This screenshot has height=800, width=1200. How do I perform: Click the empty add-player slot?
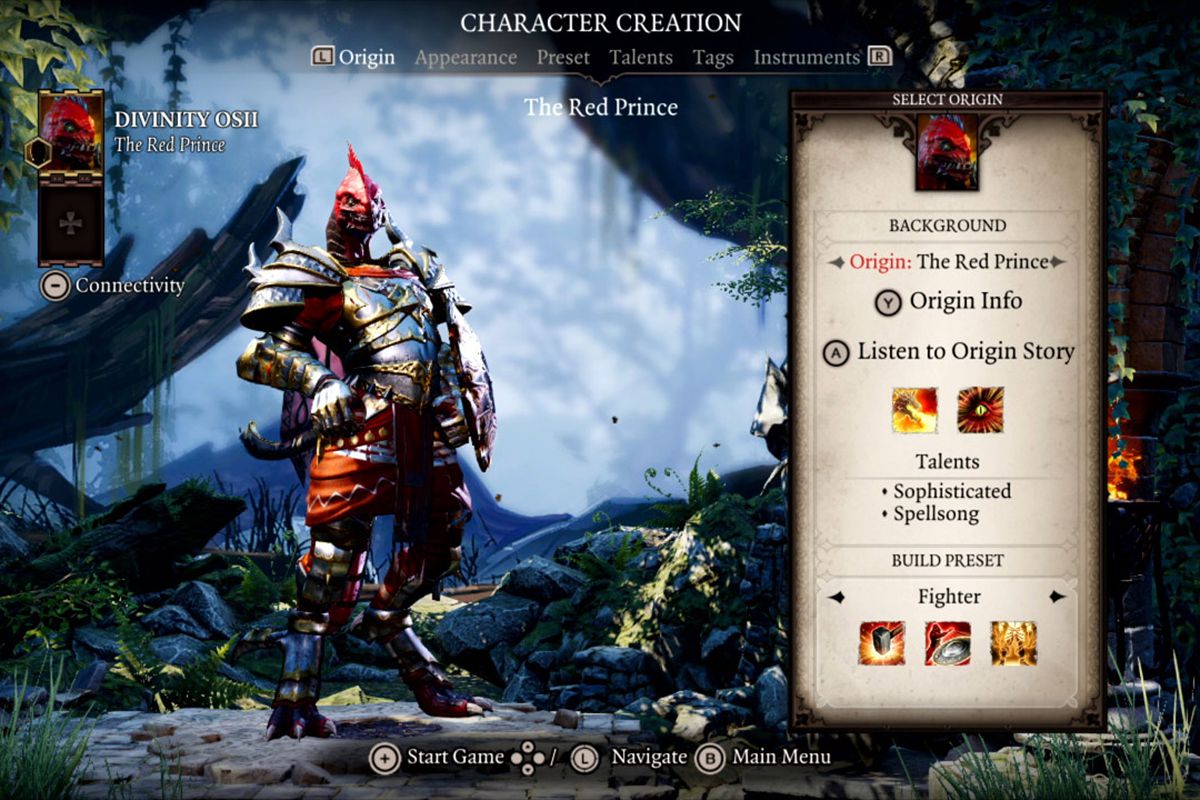tap(70, 222)
